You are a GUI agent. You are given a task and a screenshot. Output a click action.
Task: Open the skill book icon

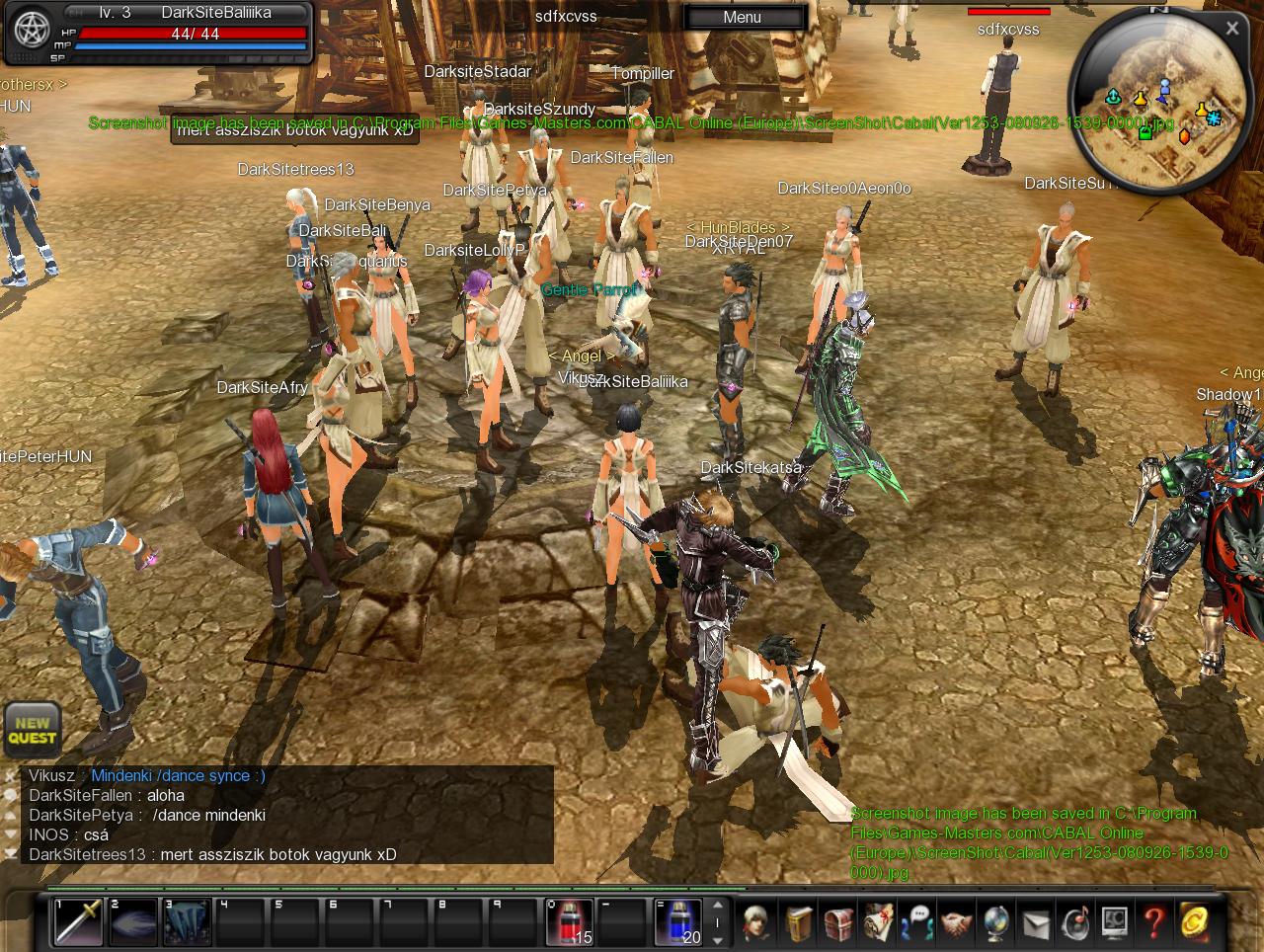pos(799,923)
